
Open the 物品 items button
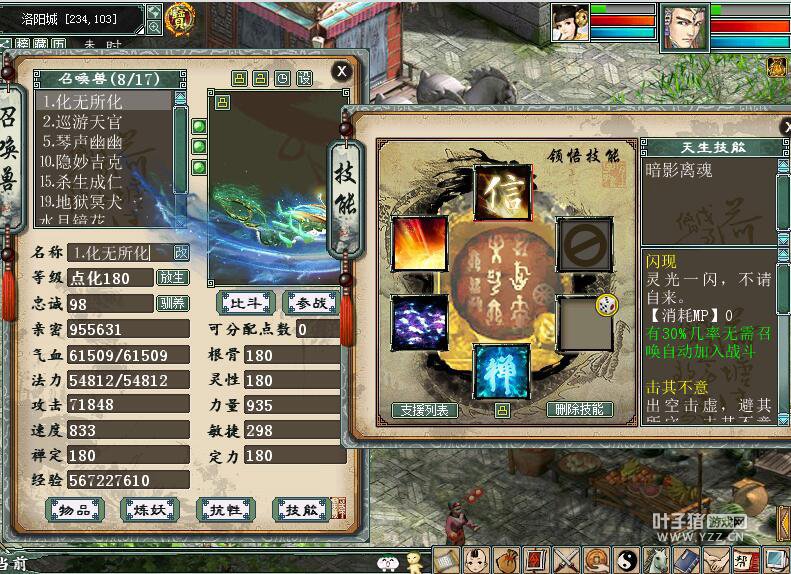(76, 509)
